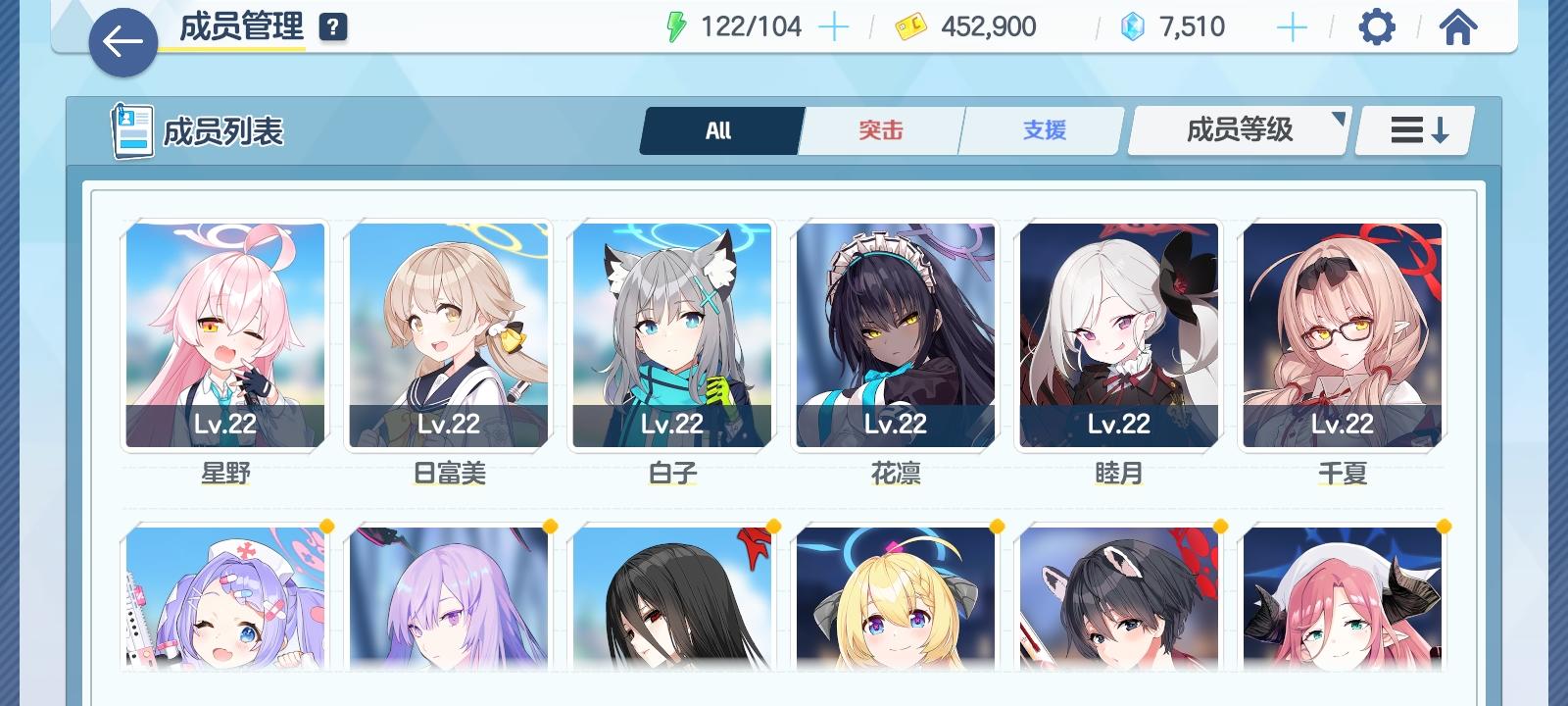Enable the All filter
1568x706 pixels.
pyautogui.click(x=720, y=128)
